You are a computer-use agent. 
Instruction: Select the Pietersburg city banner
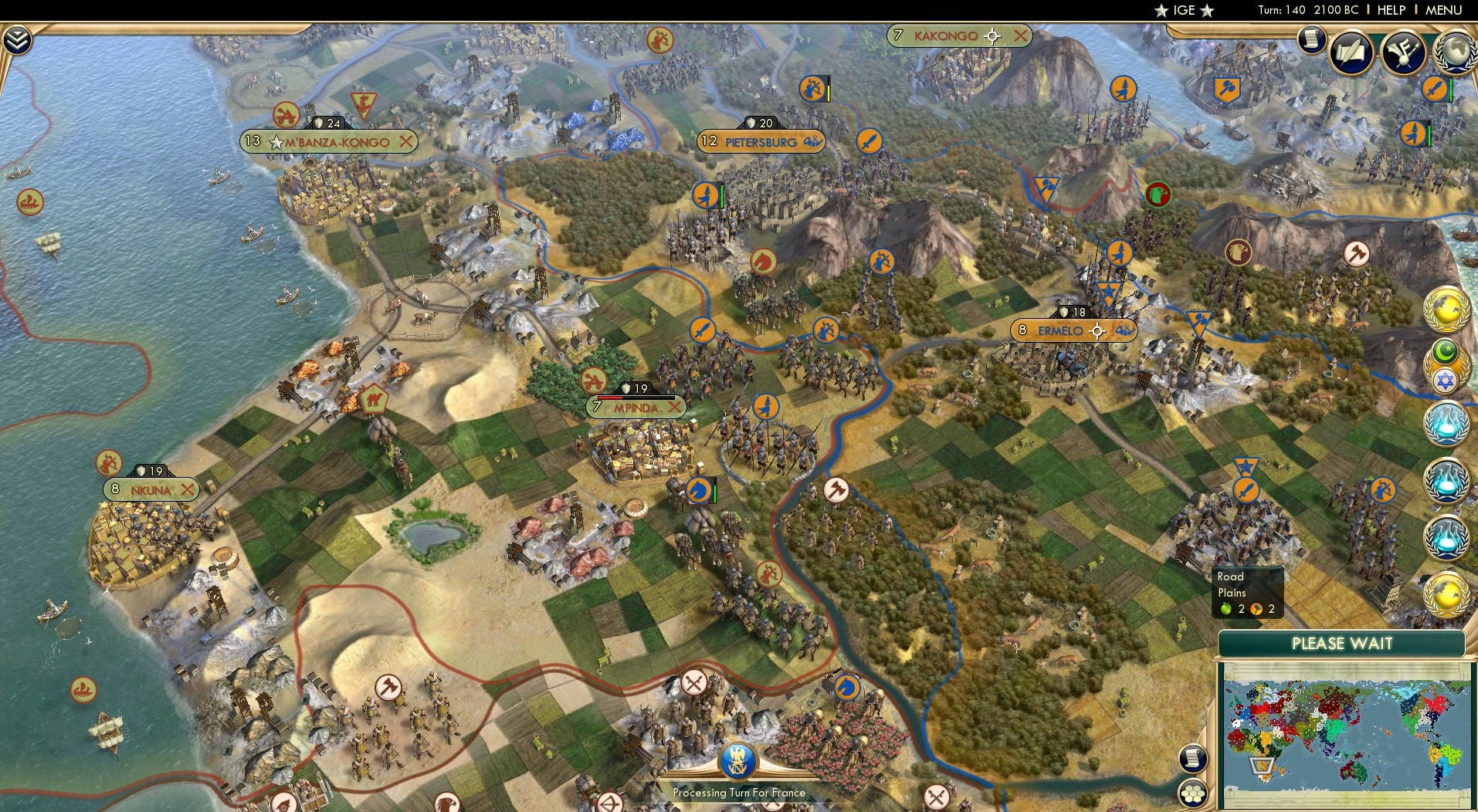click(x=761, y=142)
